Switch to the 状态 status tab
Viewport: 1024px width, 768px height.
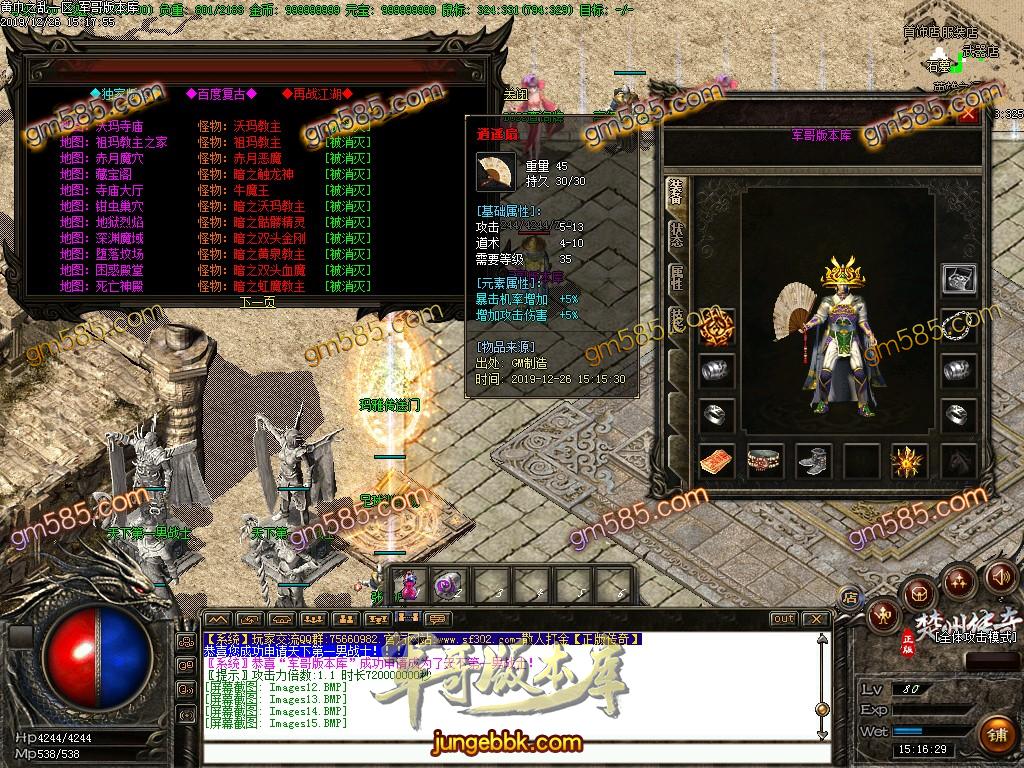676,233
